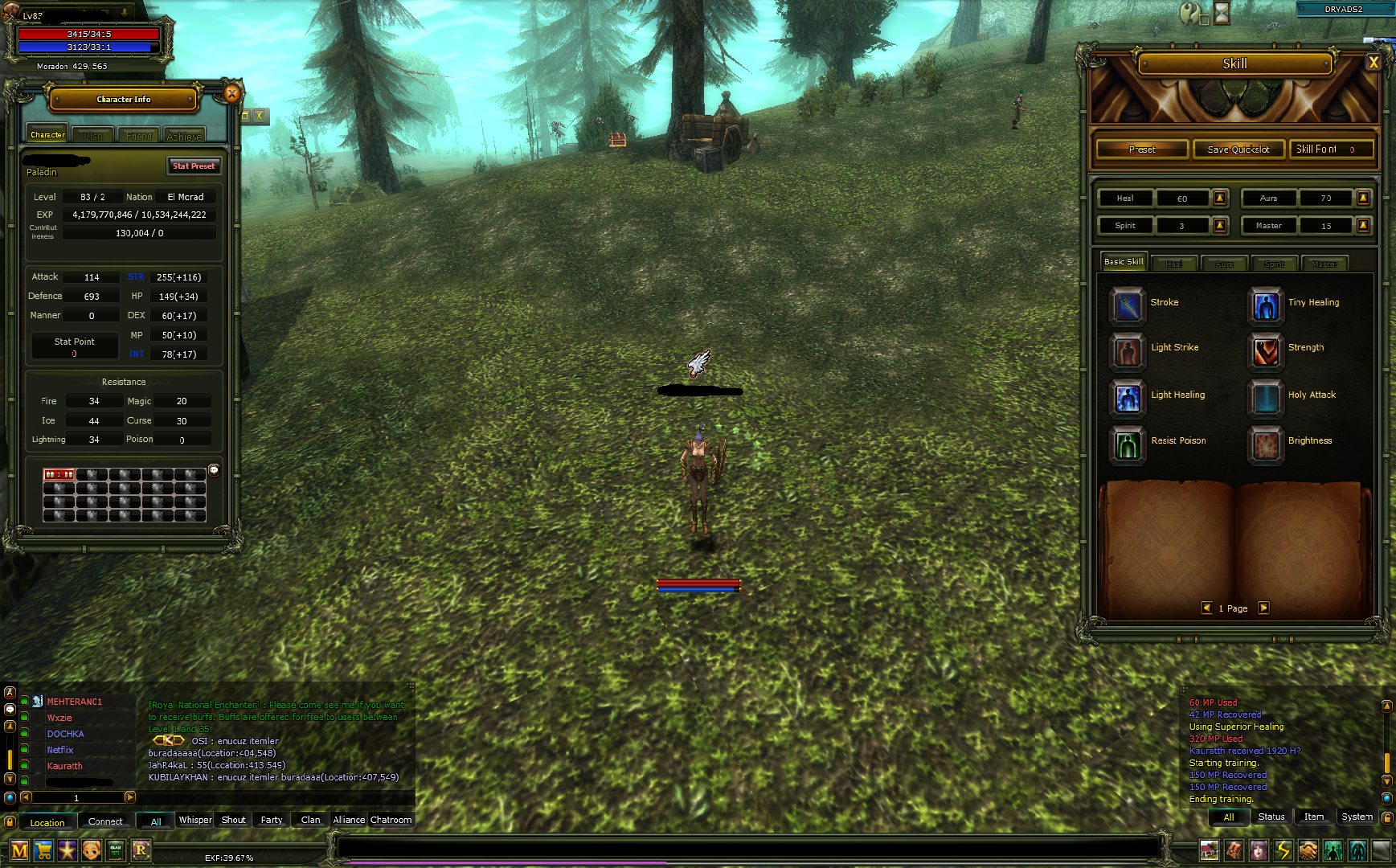The height and width of the screenshot is (868, 1396).
Task: Select the Stroke skill icon
Action: pos(1127,305)
